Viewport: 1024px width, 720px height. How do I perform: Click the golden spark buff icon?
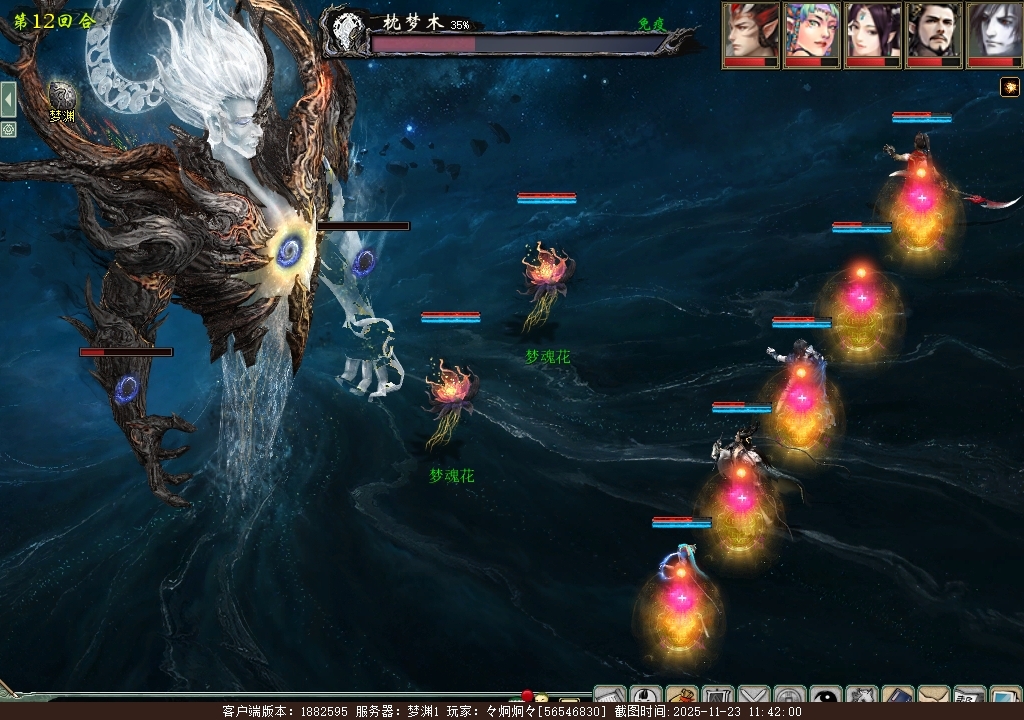[1010, 88]
